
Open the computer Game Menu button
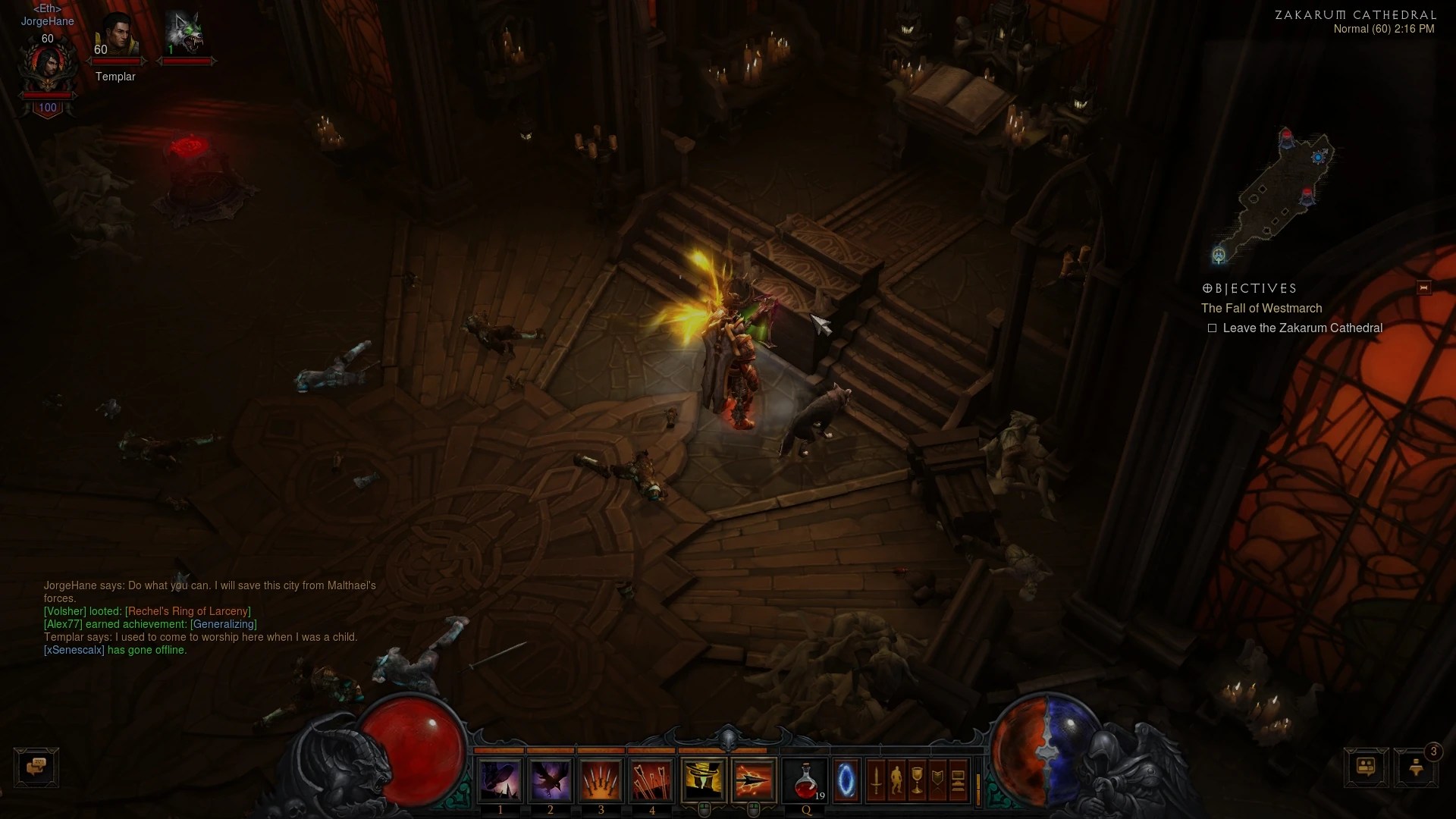click(x=958, y=780)
